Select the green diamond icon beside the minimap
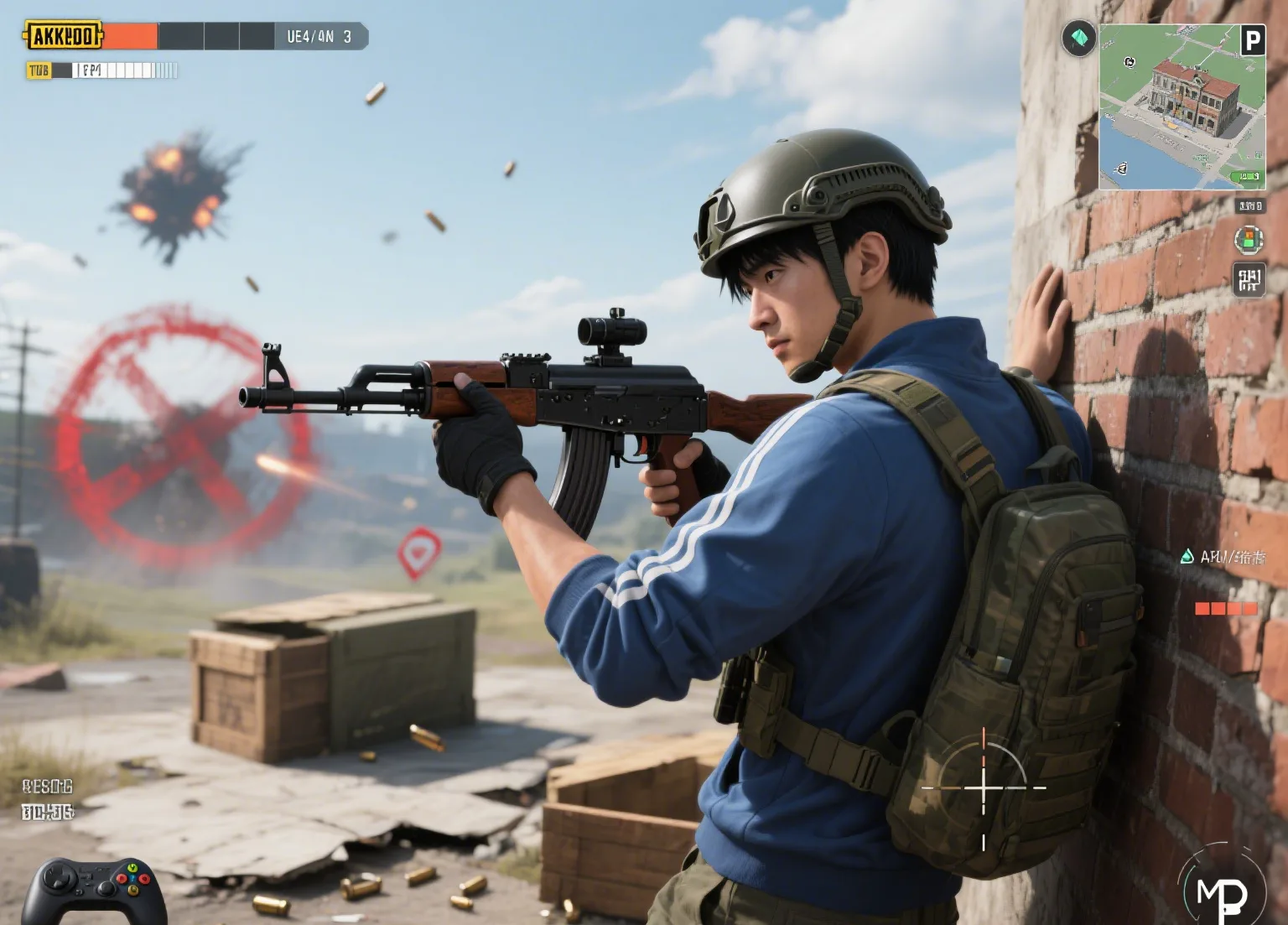Screen dimensions: 1288x925 coord(1078,39)
